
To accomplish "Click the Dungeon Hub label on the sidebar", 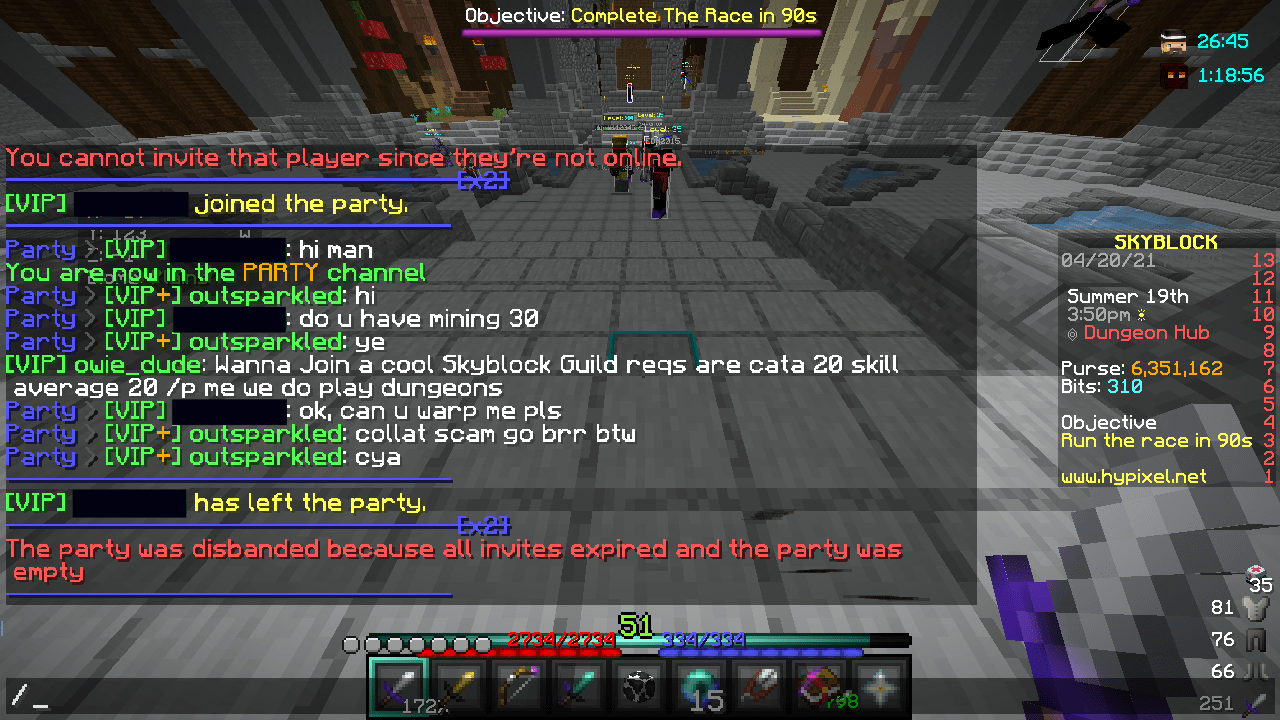I will (1146, 333).
